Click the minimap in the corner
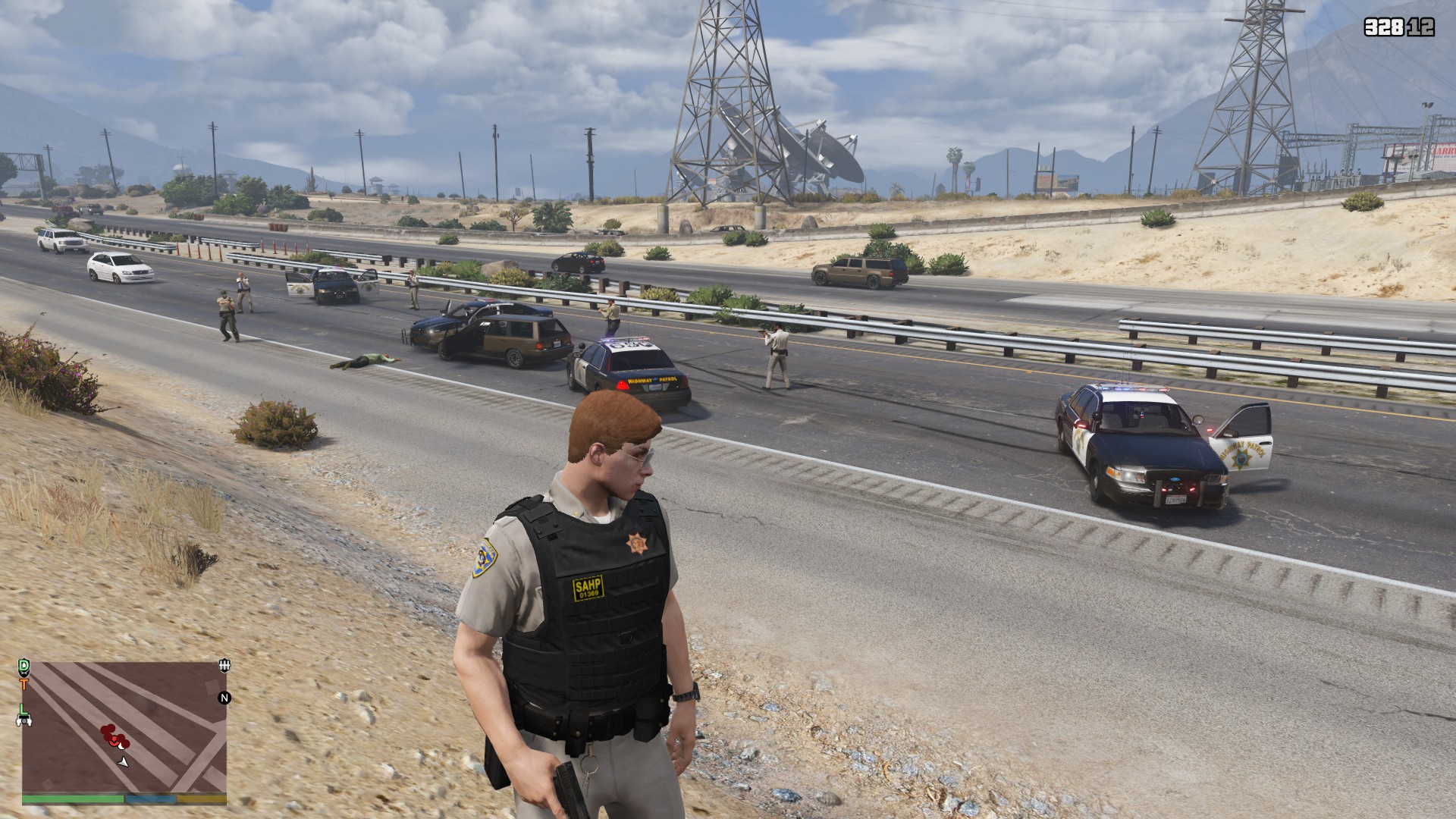Viewport: 1456px width, 819px height. [x=124, y=726]
